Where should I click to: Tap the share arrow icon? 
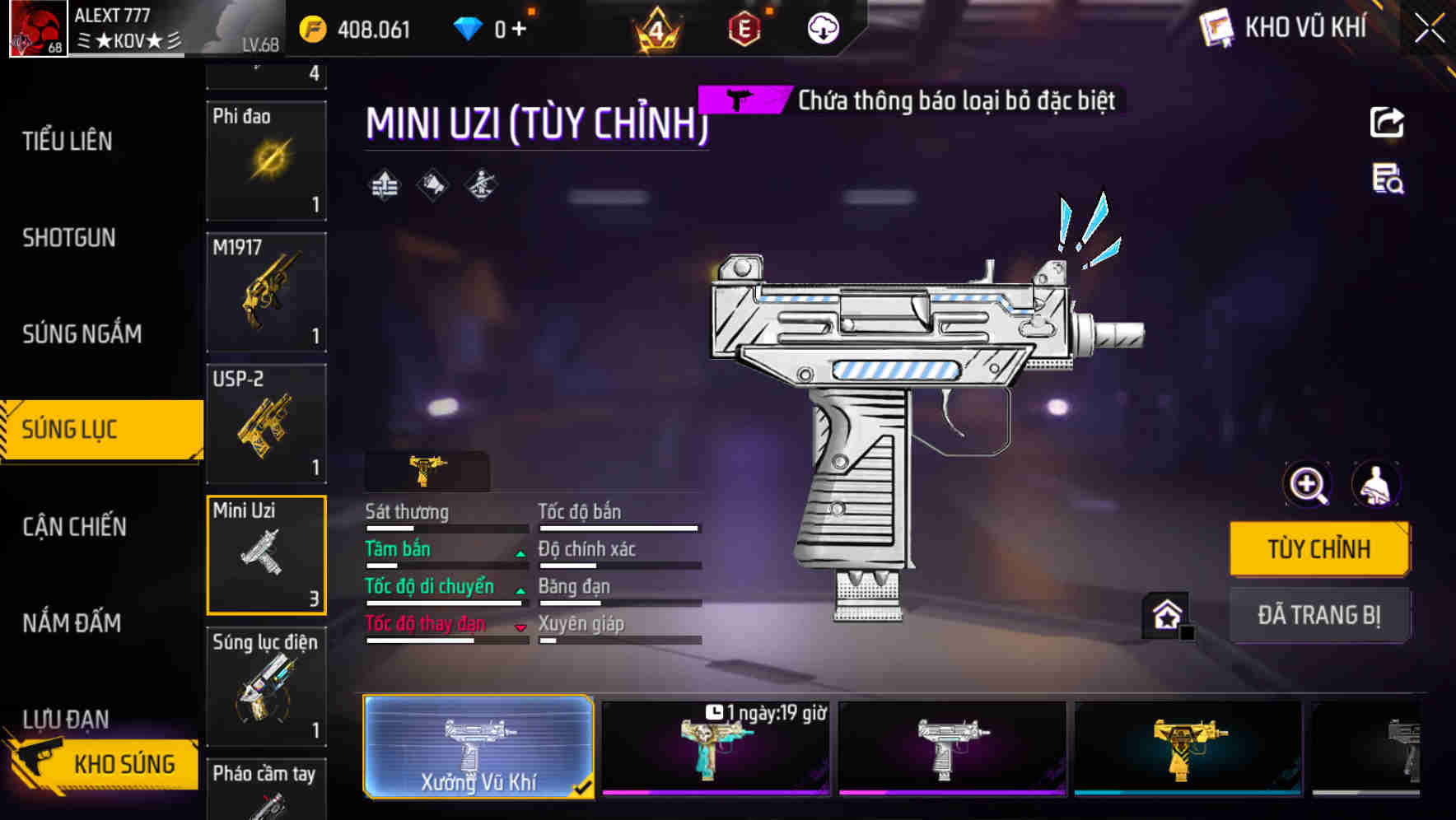pyautogui.click(x=1387, y=123)
